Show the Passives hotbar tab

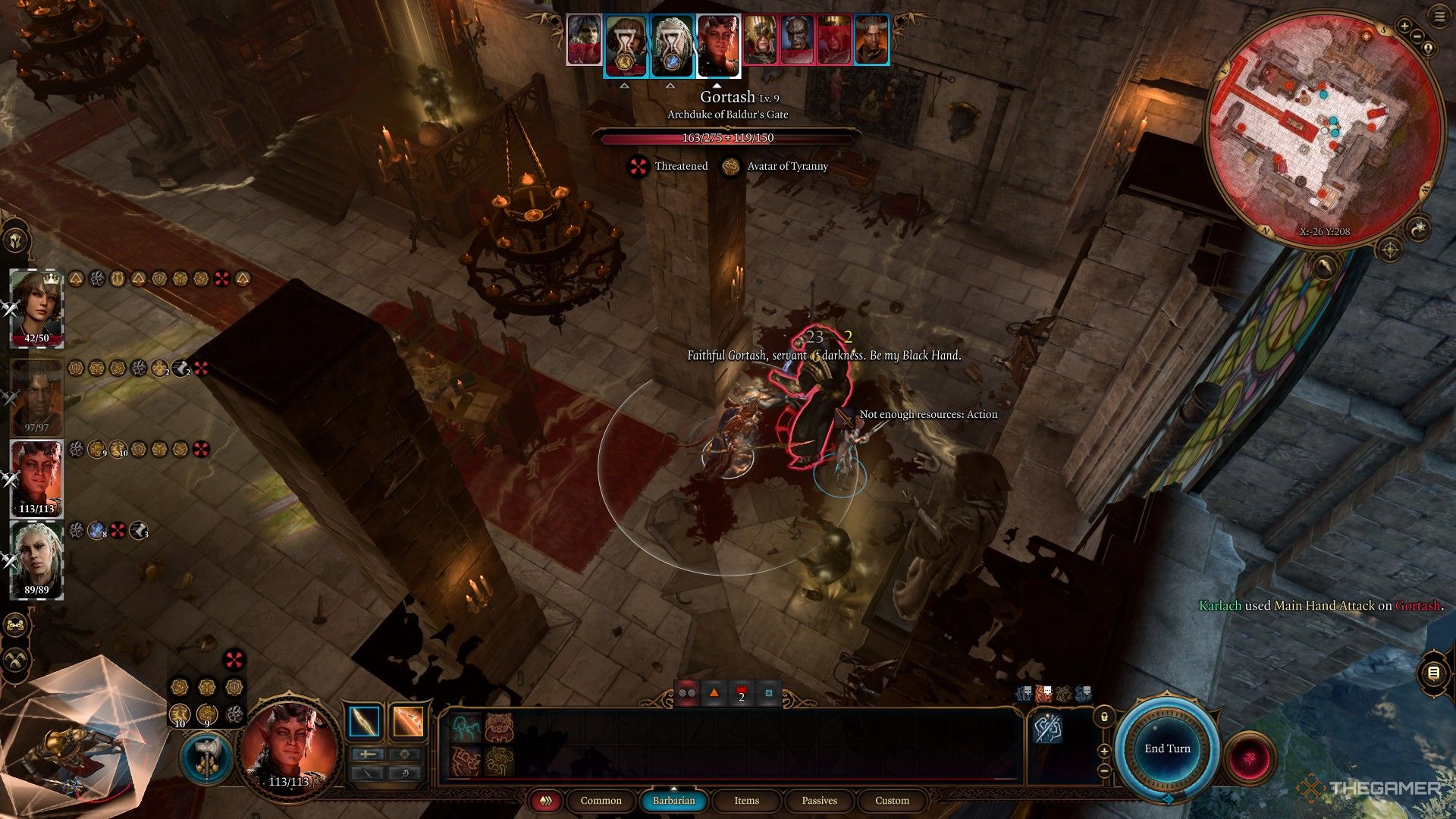pyautogui.click(x=819, y=801)
